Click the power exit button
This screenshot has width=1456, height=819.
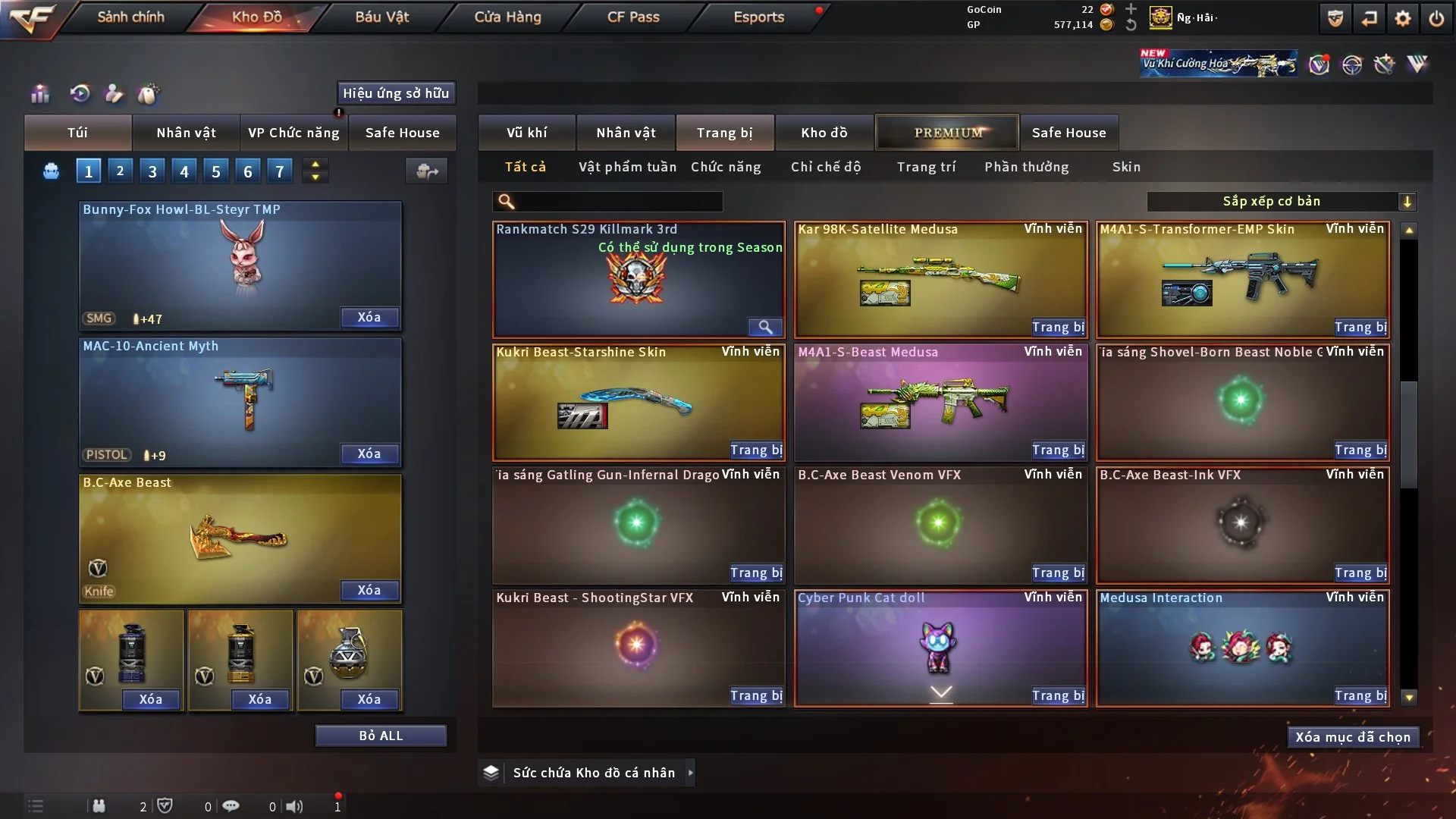pos(1436,18)
